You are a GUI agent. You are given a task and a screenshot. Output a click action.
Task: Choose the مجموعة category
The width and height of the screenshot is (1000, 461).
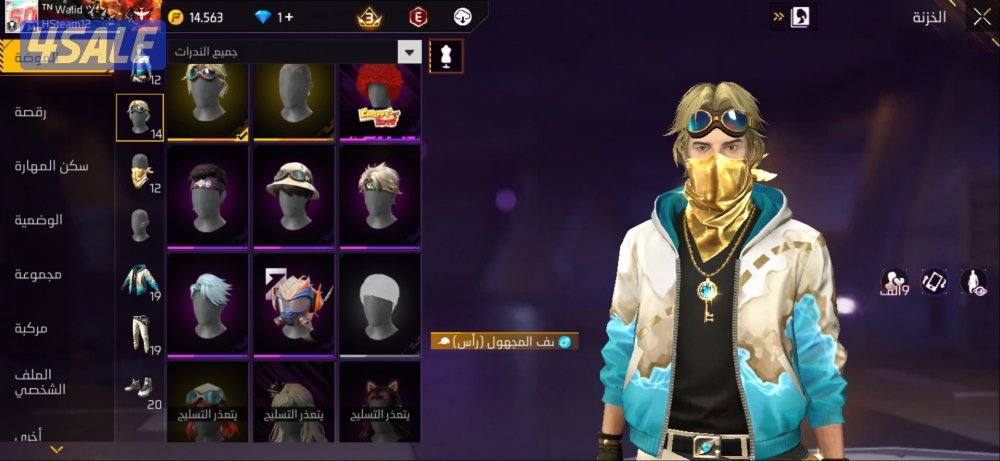pos(40,273)
